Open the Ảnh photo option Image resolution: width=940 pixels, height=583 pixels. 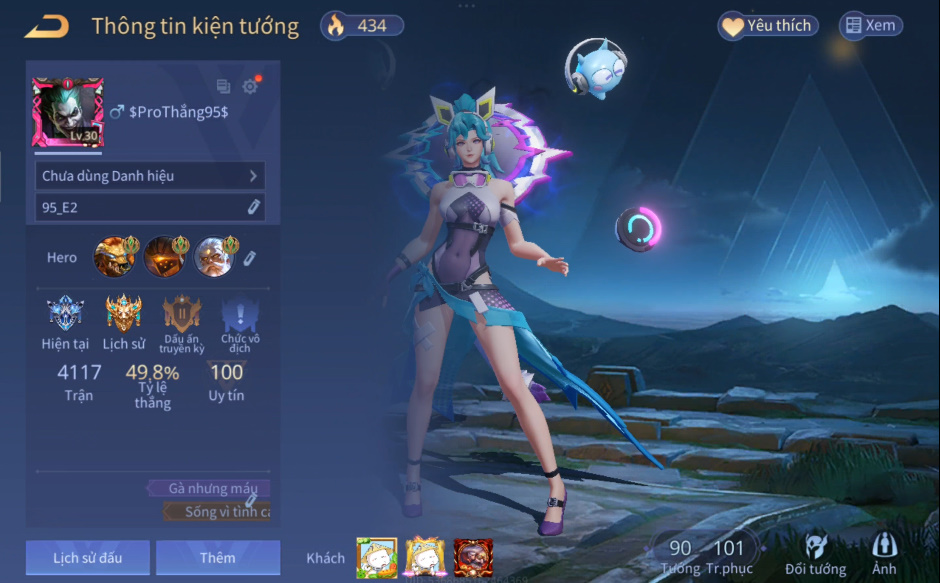pyautogui.click(x=884, y=554)
